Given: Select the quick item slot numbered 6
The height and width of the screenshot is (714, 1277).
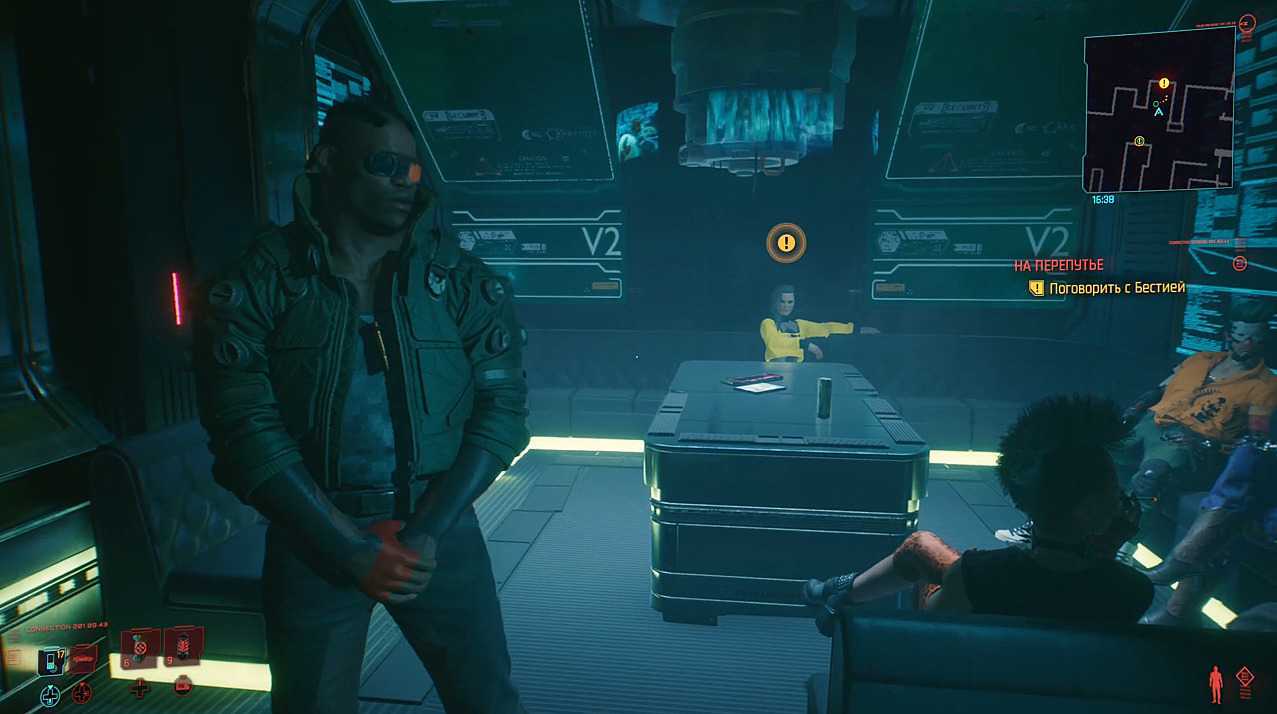Looking at the screenshot, I should click(x=139, y=646).
